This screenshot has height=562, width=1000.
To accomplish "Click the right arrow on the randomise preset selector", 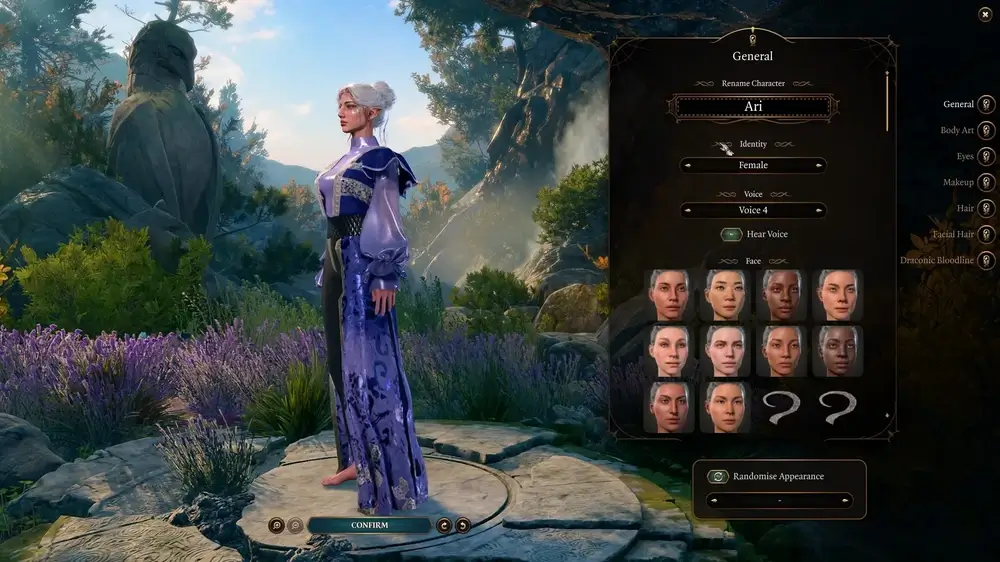I will (x=846, y=500).
